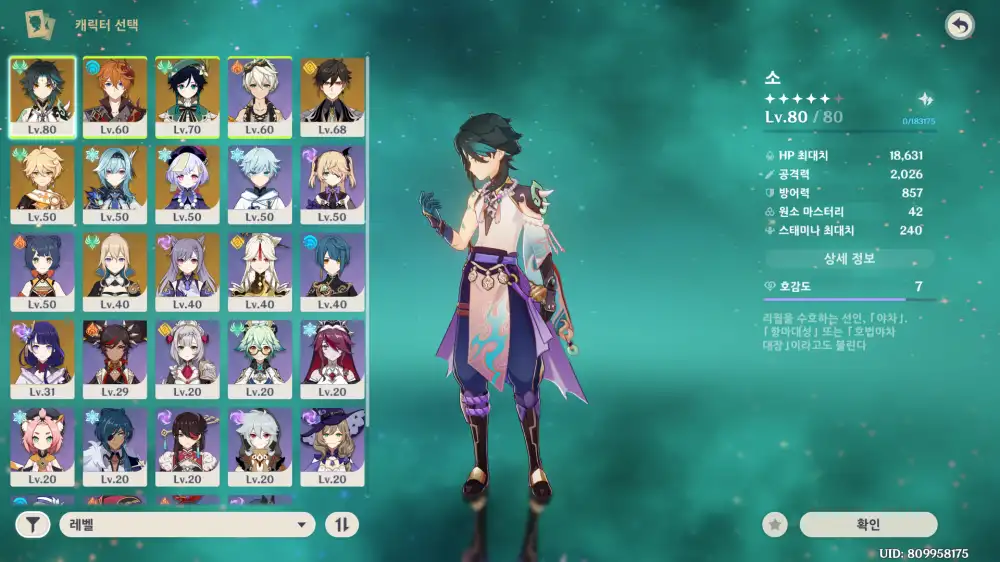This screenshot has height=562, width=1000.
Task: Select the red-haired Lv.60 Tartaglia tile
Action: [x=115, y=96]
